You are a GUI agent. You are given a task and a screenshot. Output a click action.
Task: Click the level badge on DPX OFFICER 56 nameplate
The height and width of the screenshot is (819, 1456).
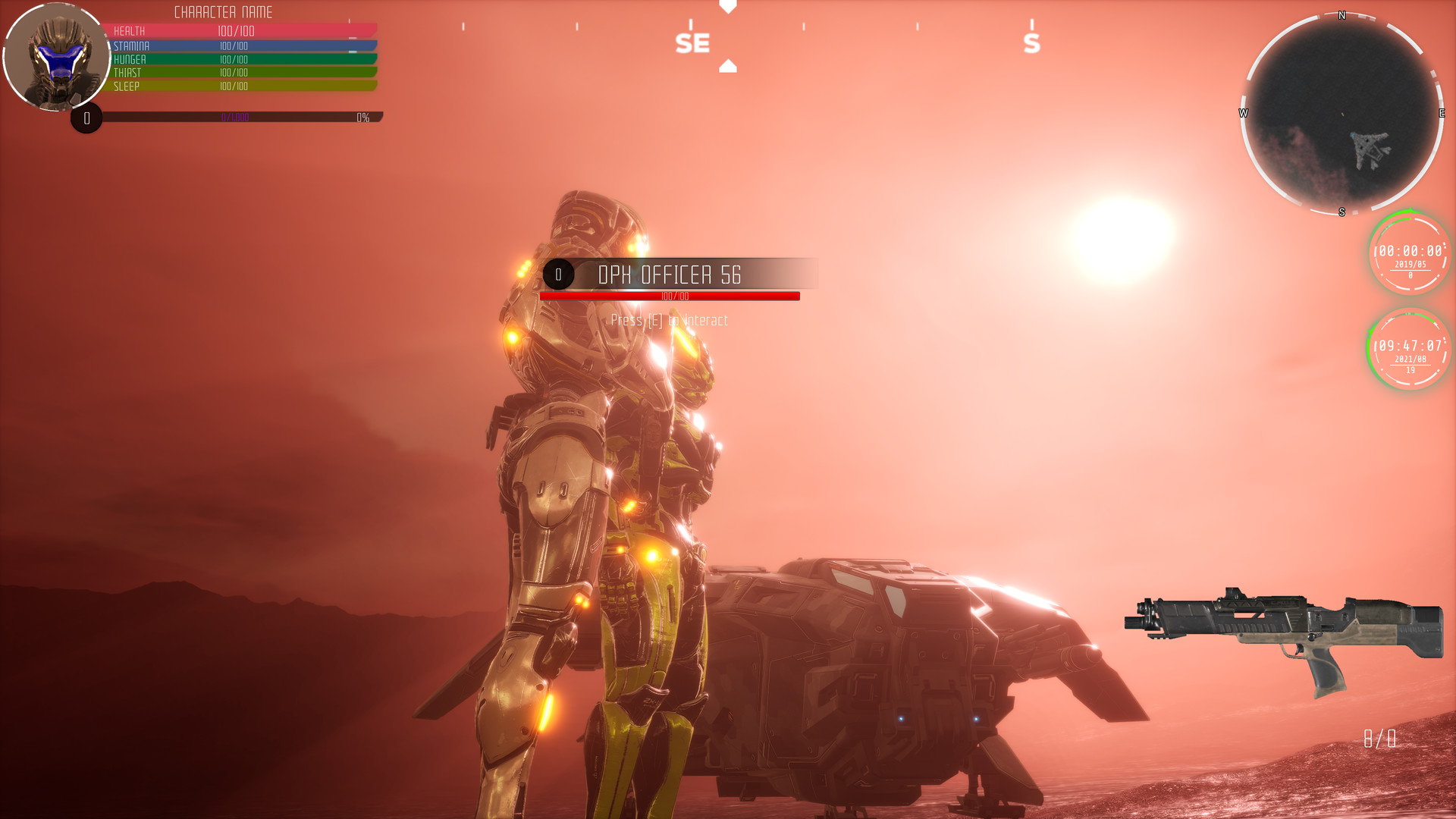tap(559, 275)
